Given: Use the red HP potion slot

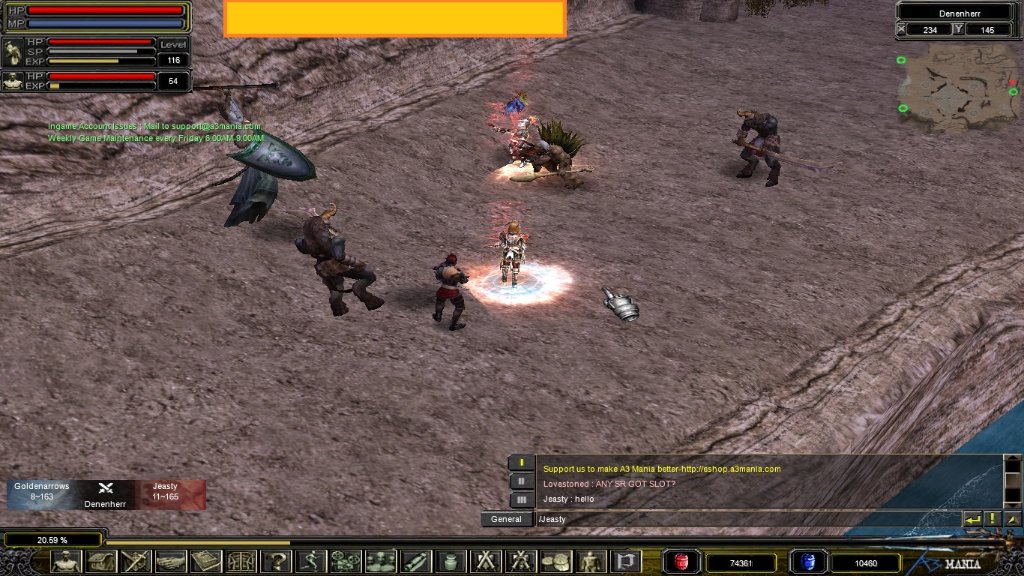Looking at the screenshot, I should coord(683,562).
